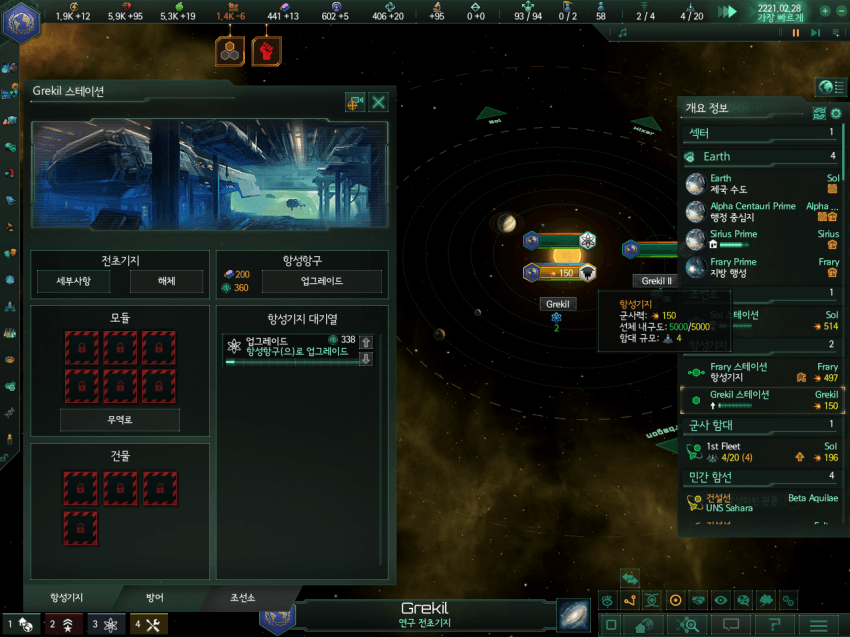
Task: Select the 항성기지 starbase tab
Action: [x=67, y=598]
